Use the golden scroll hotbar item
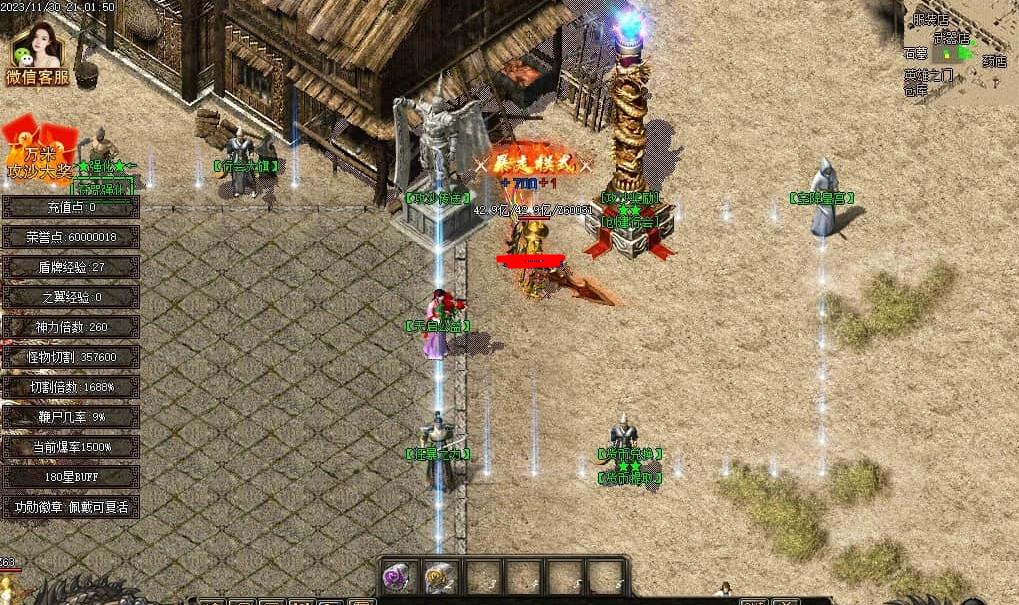1019x605 pixels. click(x=438, y=577)
